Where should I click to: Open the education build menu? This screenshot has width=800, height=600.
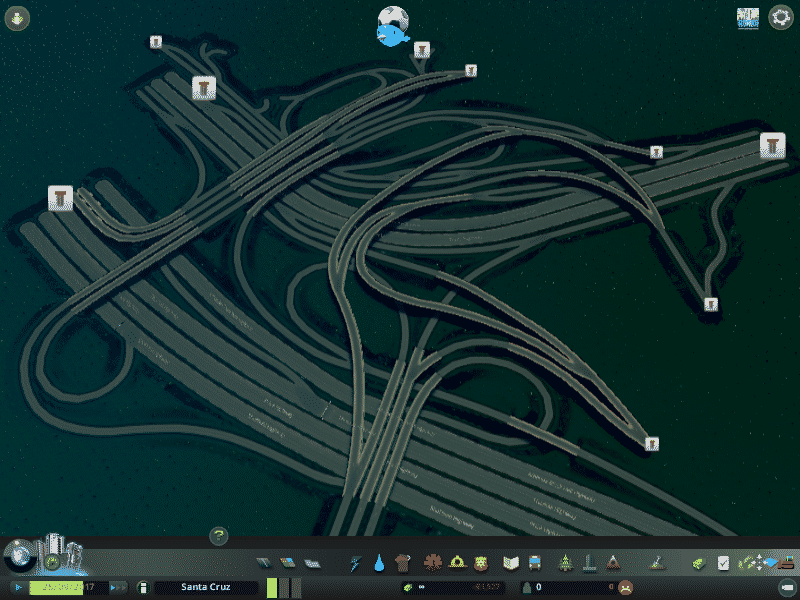click(x=512, y=563)
